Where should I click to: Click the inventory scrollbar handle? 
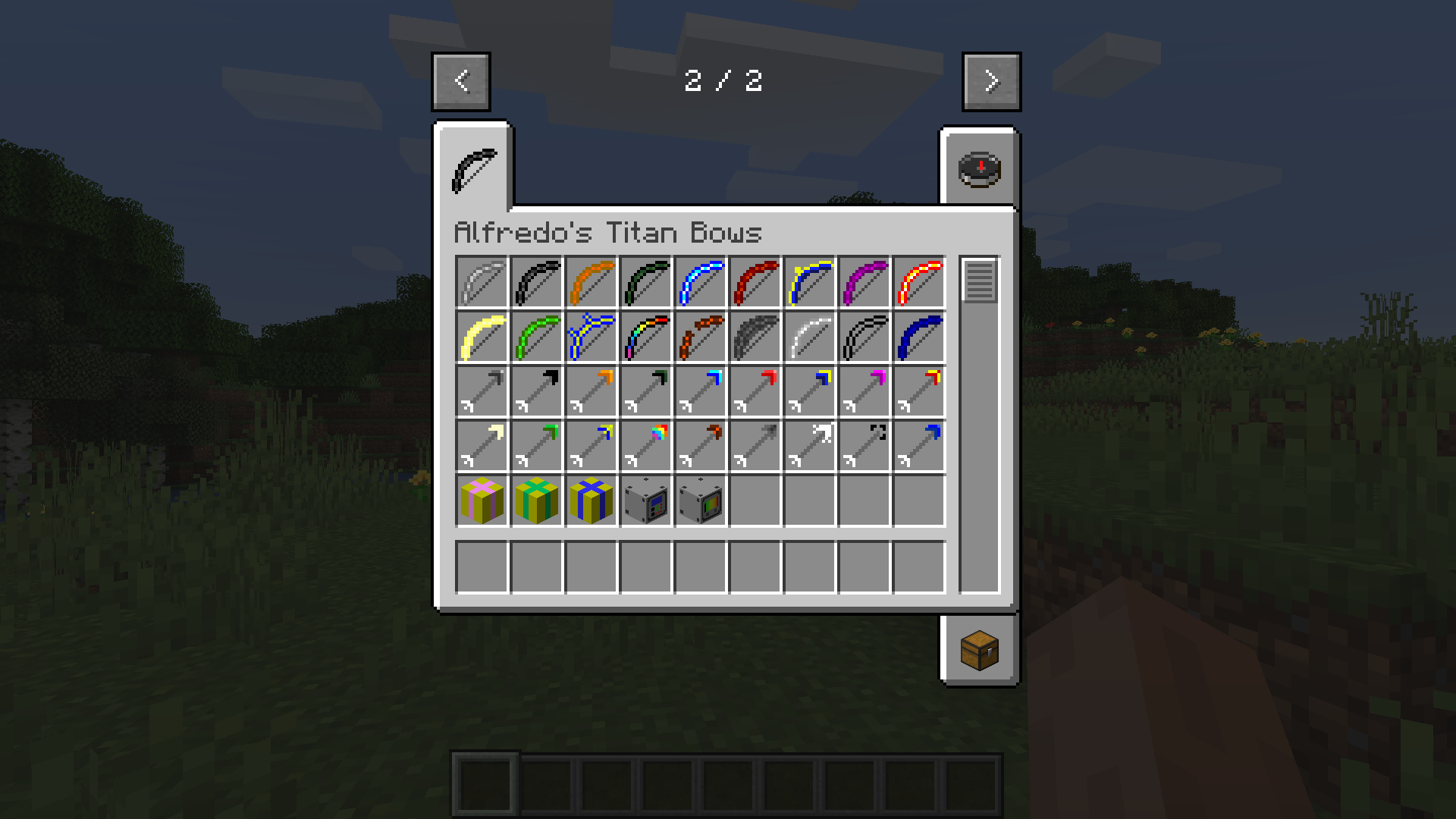point(978,282)
